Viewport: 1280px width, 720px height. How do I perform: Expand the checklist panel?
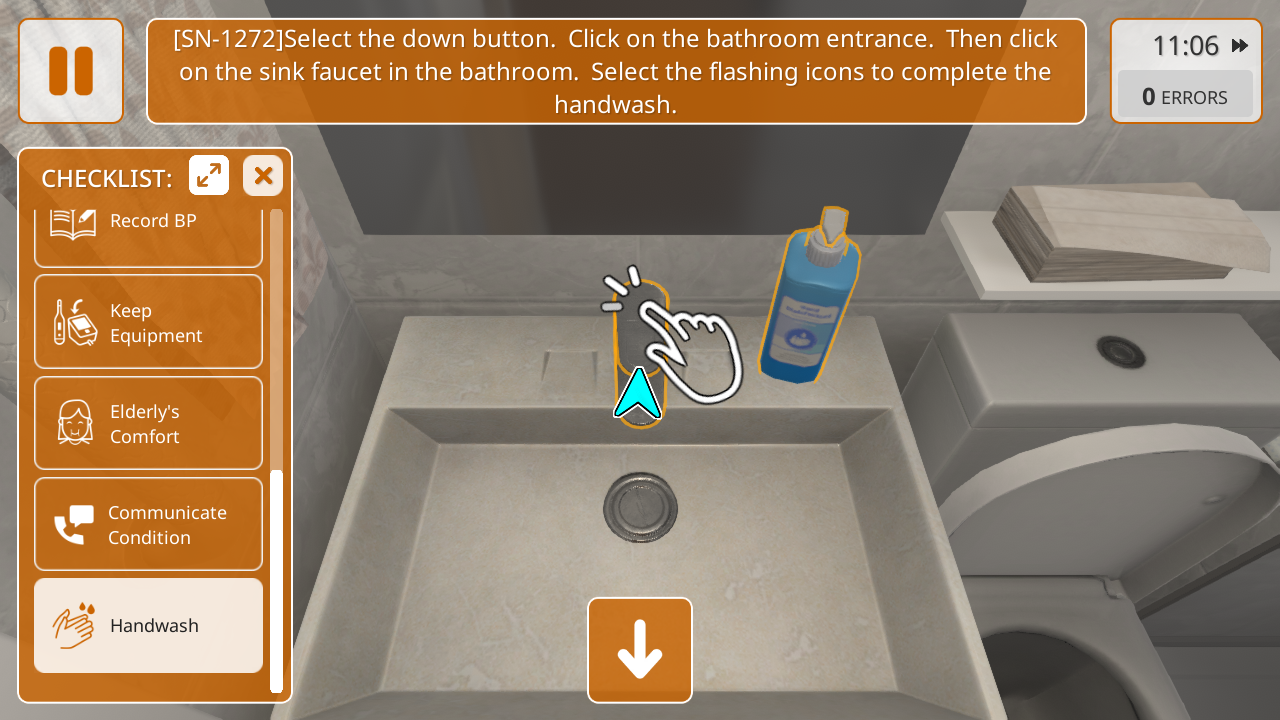click(209, 176)
